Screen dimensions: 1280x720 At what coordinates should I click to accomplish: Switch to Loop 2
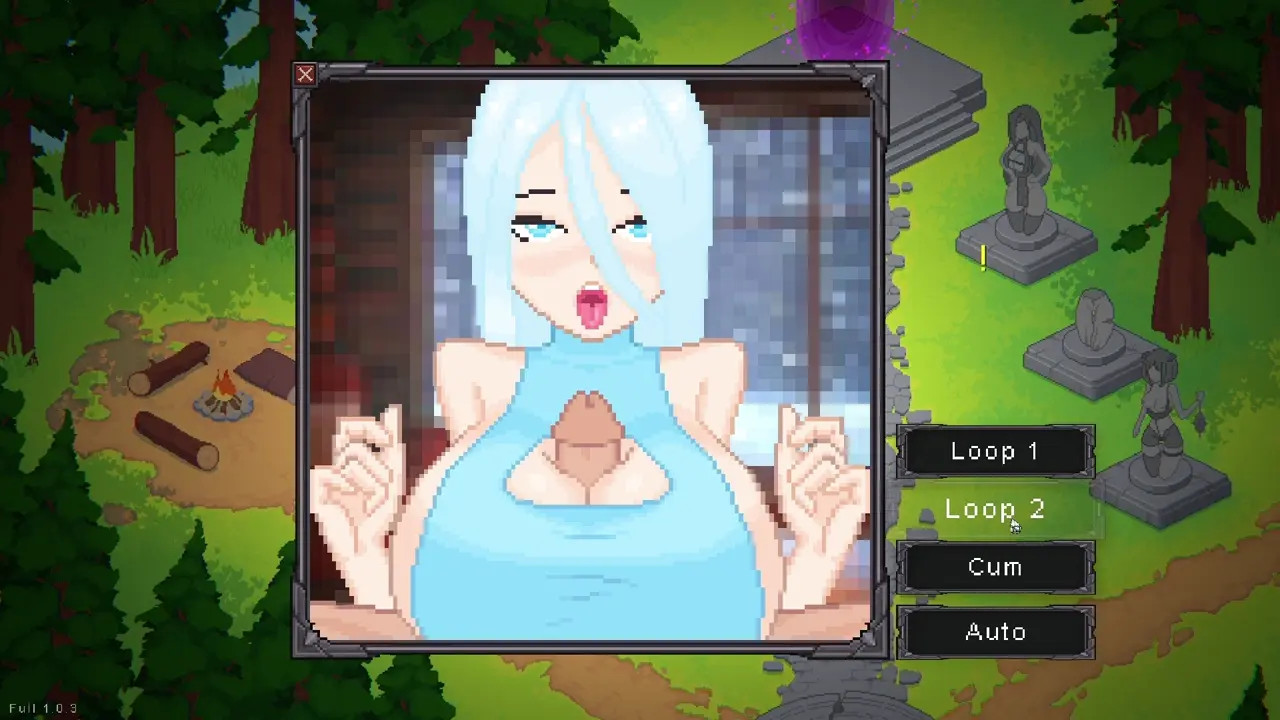995,510
